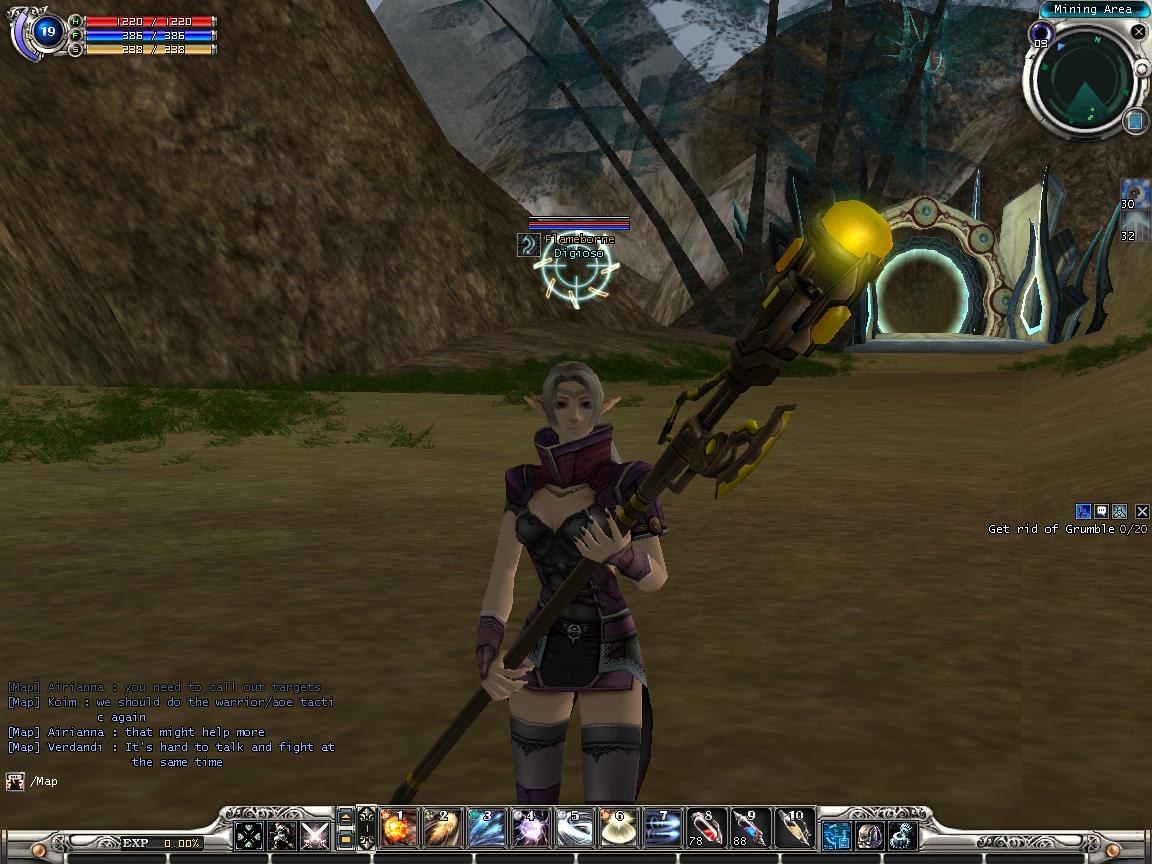Use the red potion with 78 remaining
Viewport: 1152px width, 864px height.
706,828
